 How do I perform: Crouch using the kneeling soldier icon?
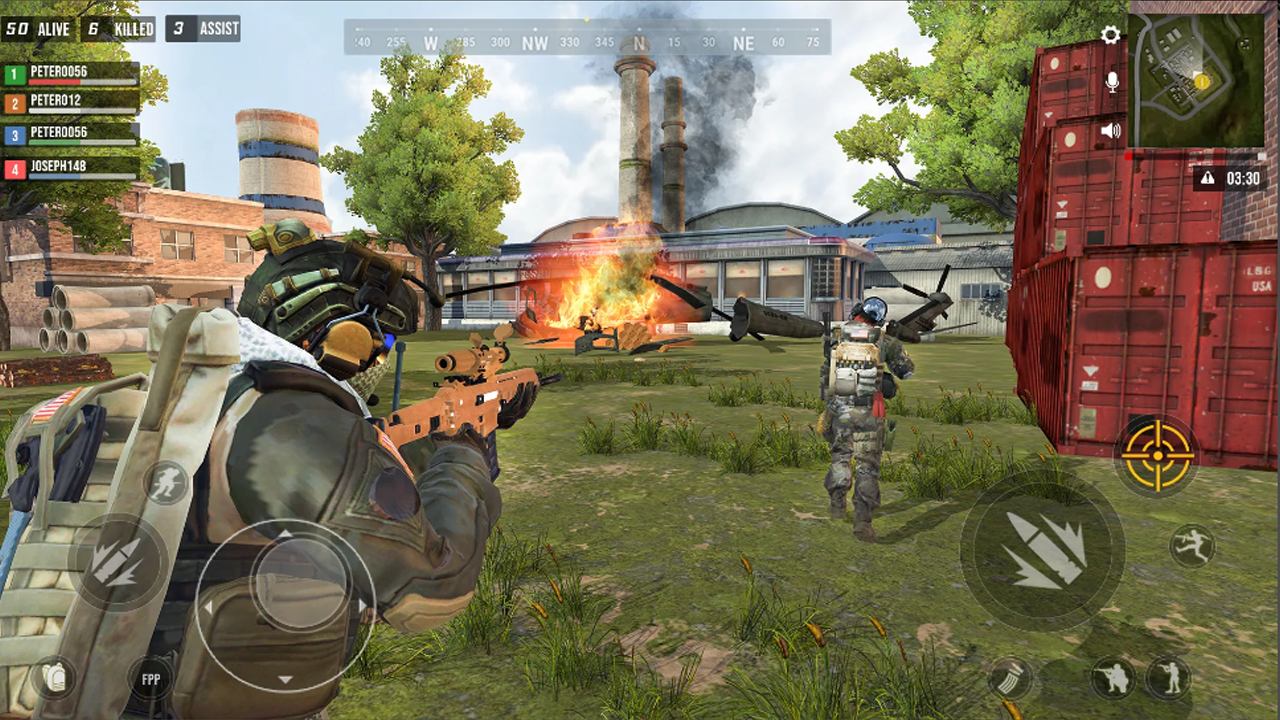tap(1113, 677)
